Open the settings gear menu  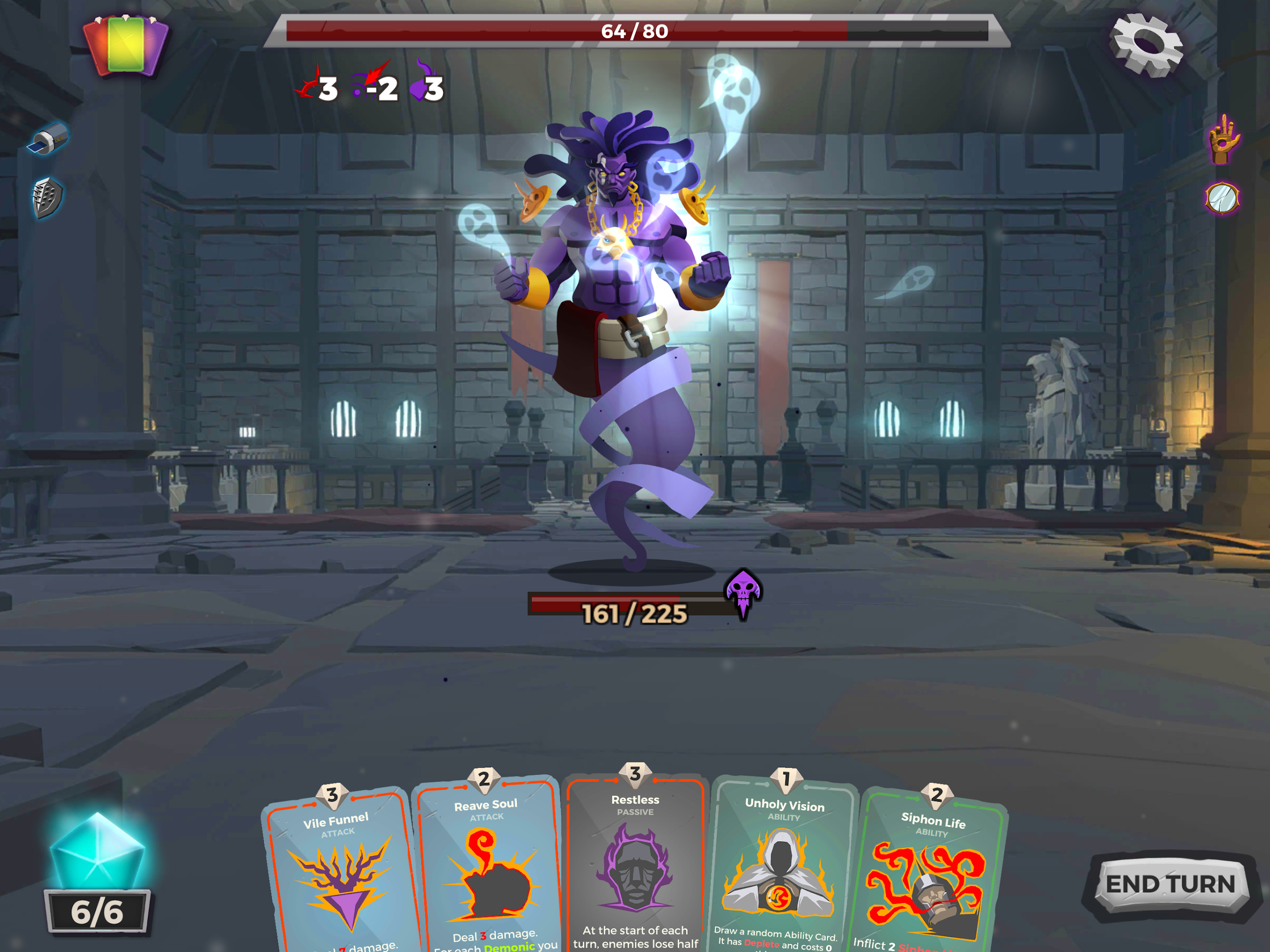[x=1146, y=45]
